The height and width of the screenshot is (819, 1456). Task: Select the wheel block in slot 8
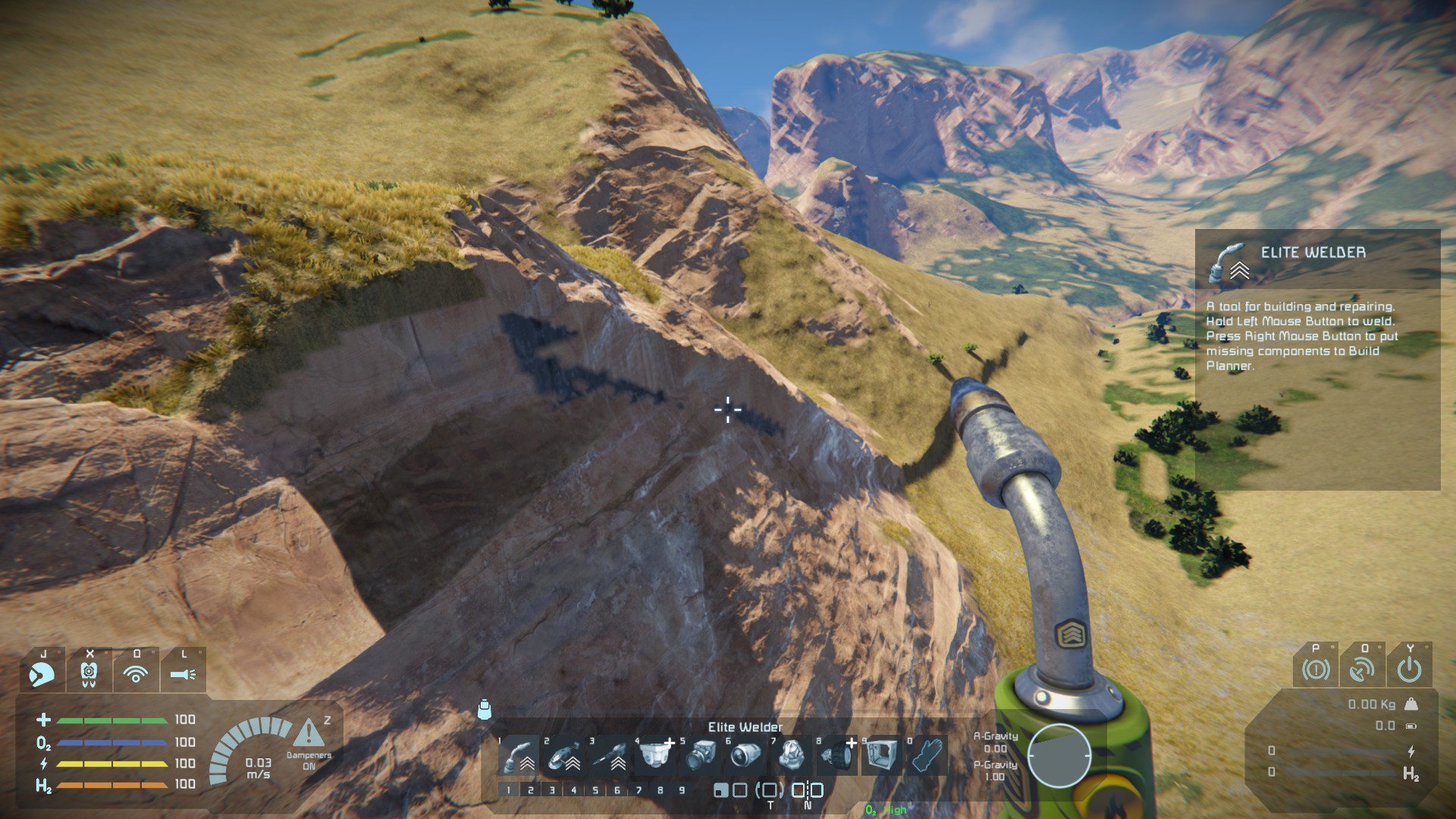click(837, 755)
